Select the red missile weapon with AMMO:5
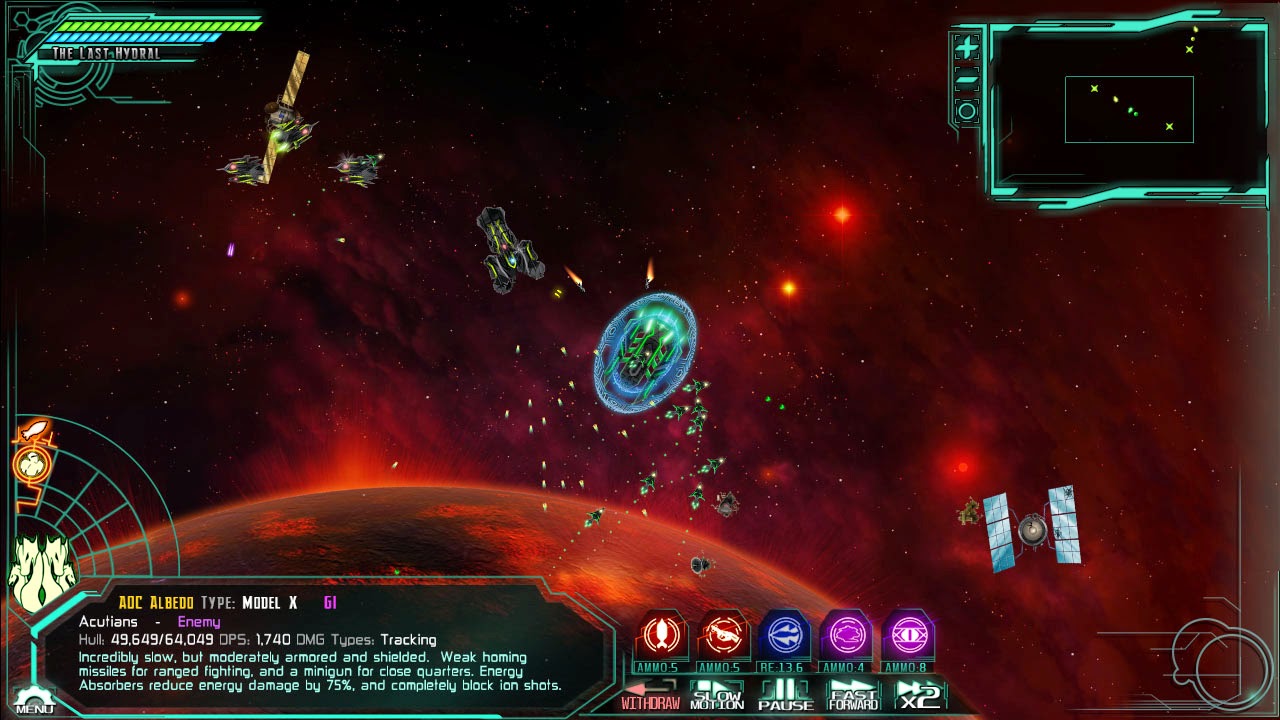 point(660,636)
